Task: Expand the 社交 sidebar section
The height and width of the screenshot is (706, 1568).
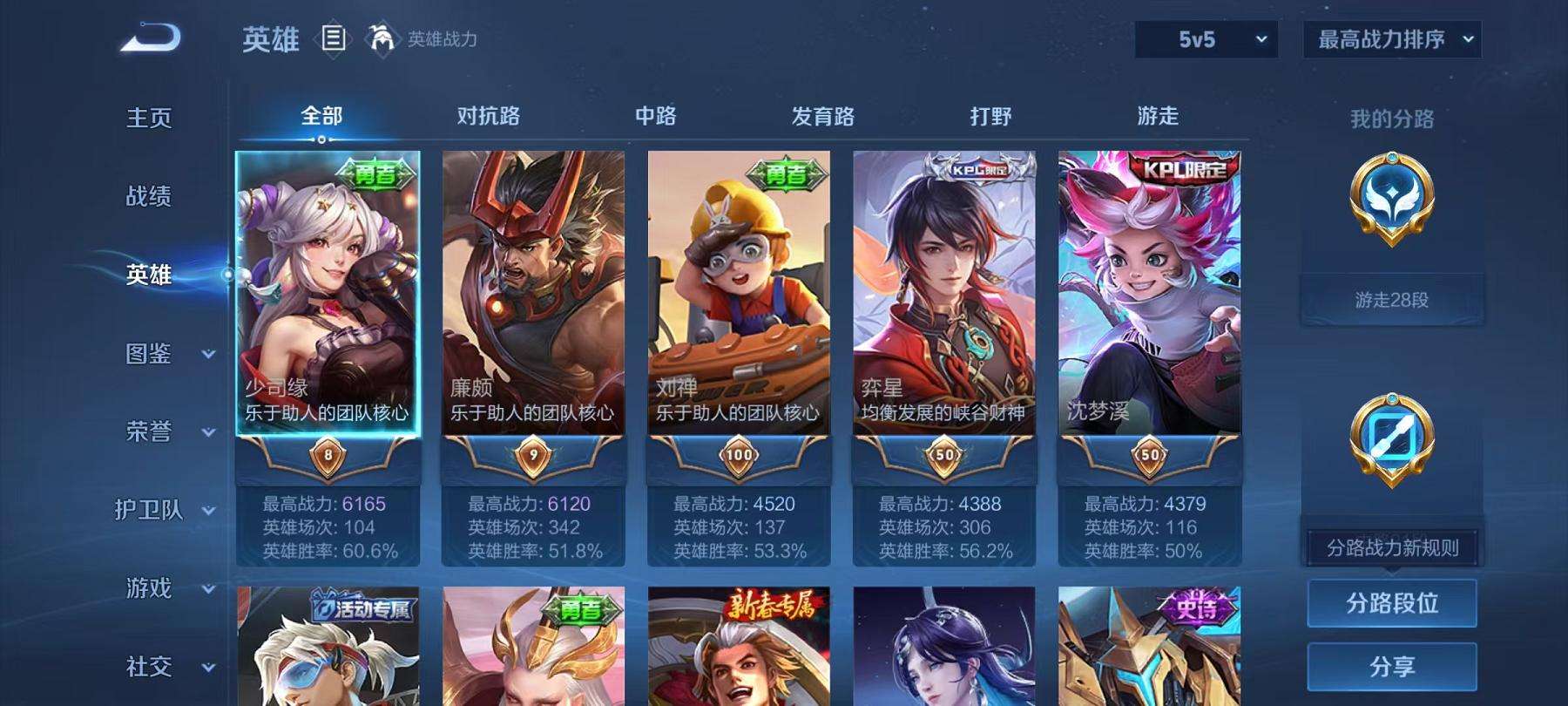Action: (150, 667)
